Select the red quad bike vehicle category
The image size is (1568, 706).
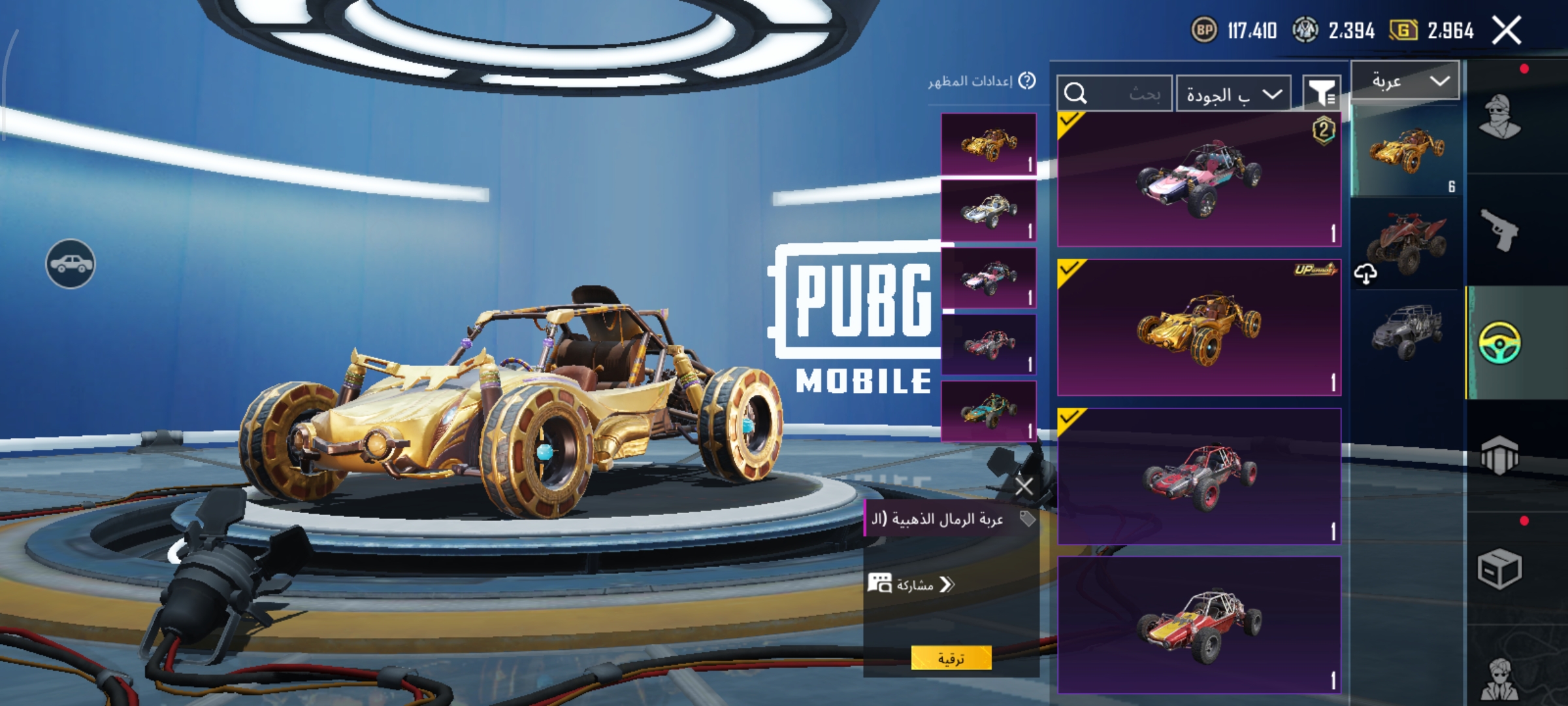[x=1406, y=243]
